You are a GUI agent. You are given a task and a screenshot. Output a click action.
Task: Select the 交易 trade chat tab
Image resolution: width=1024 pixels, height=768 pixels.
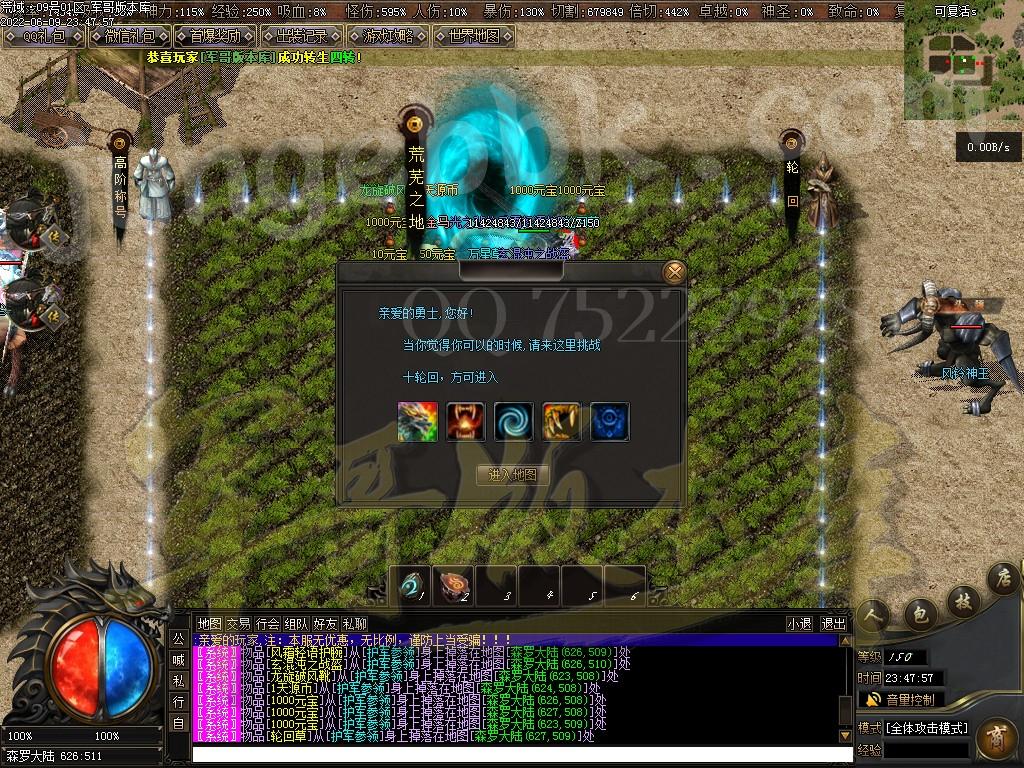coord(238,623)
